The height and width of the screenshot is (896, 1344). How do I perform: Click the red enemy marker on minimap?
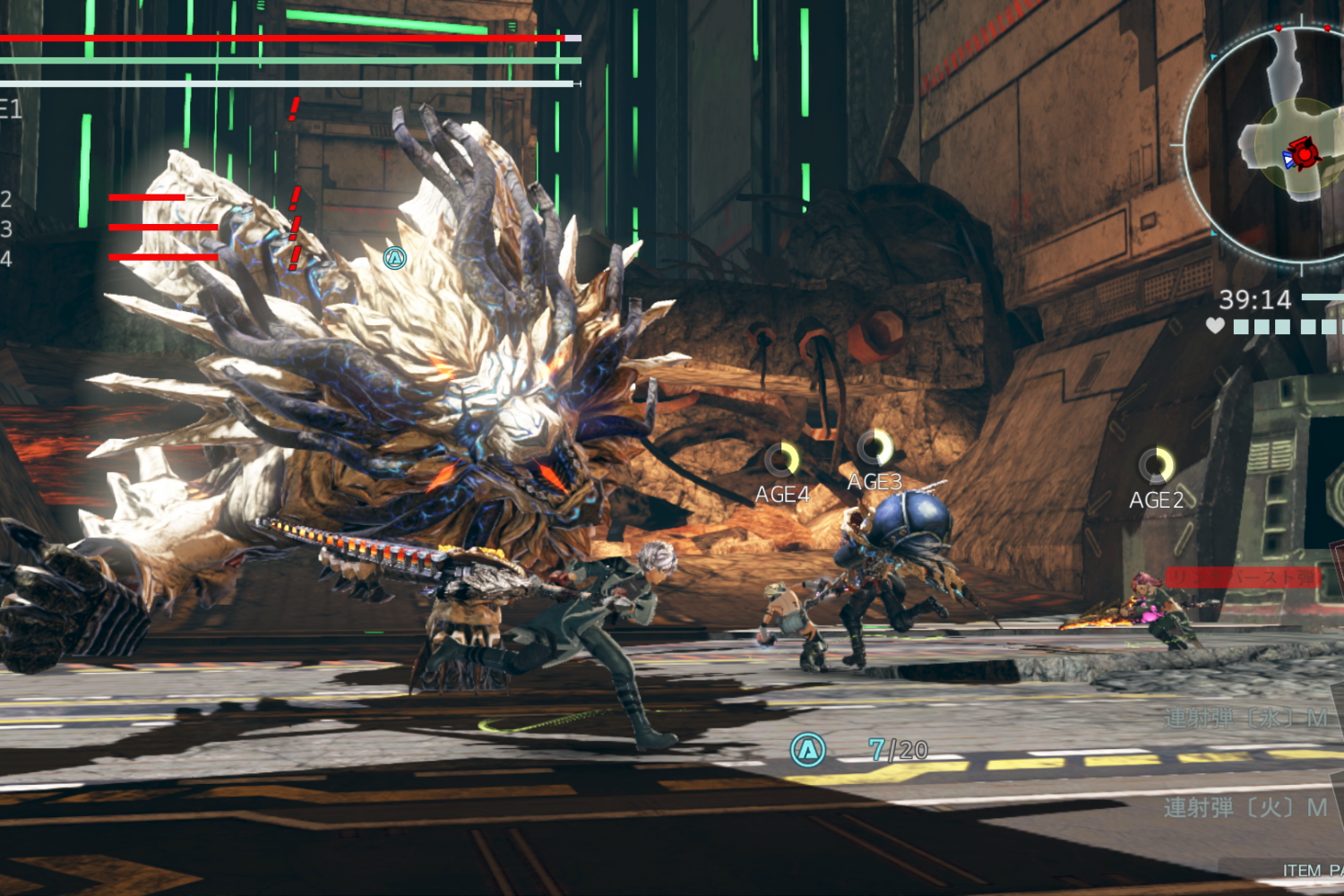1305,154
